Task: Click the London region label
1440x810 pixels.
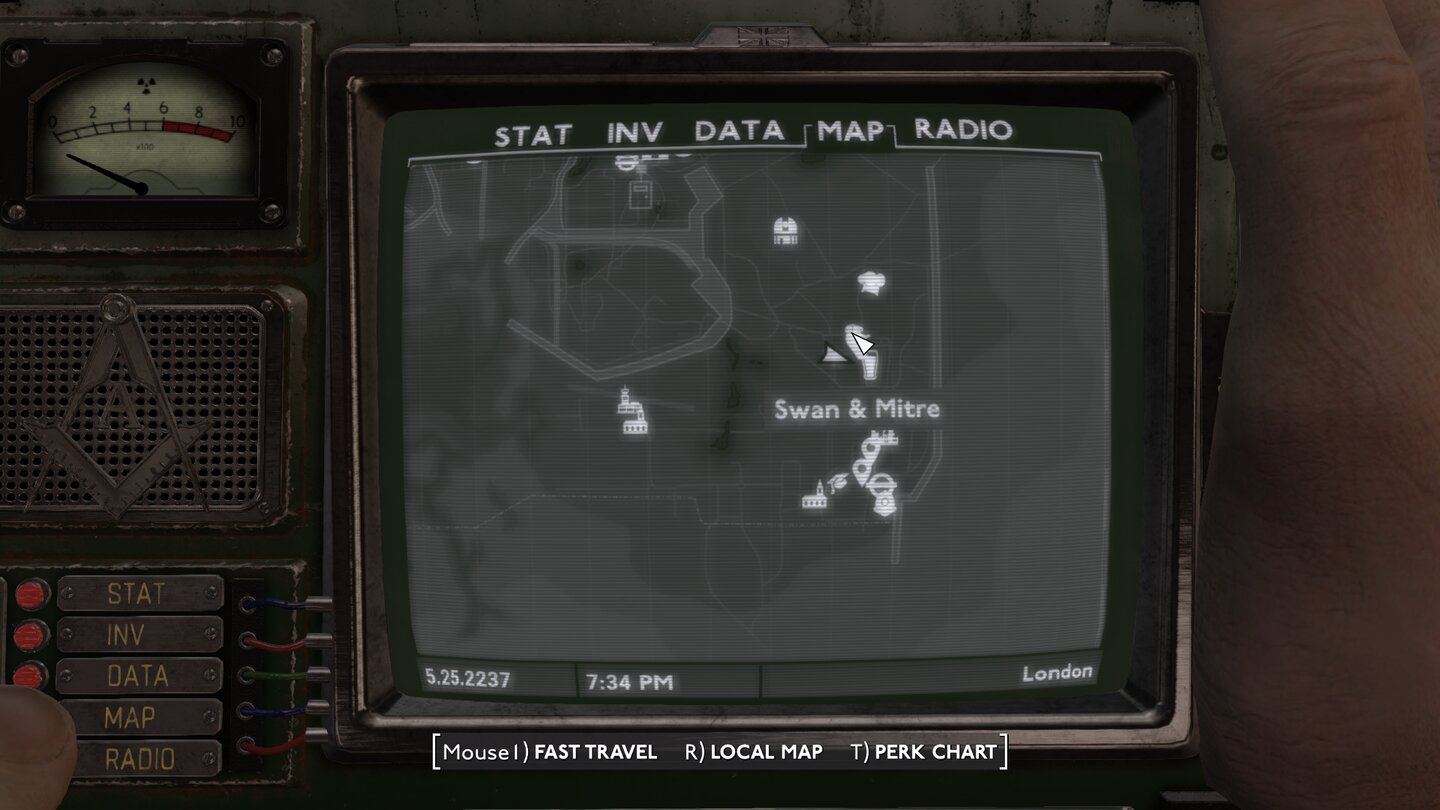Action: [1058, 672]
